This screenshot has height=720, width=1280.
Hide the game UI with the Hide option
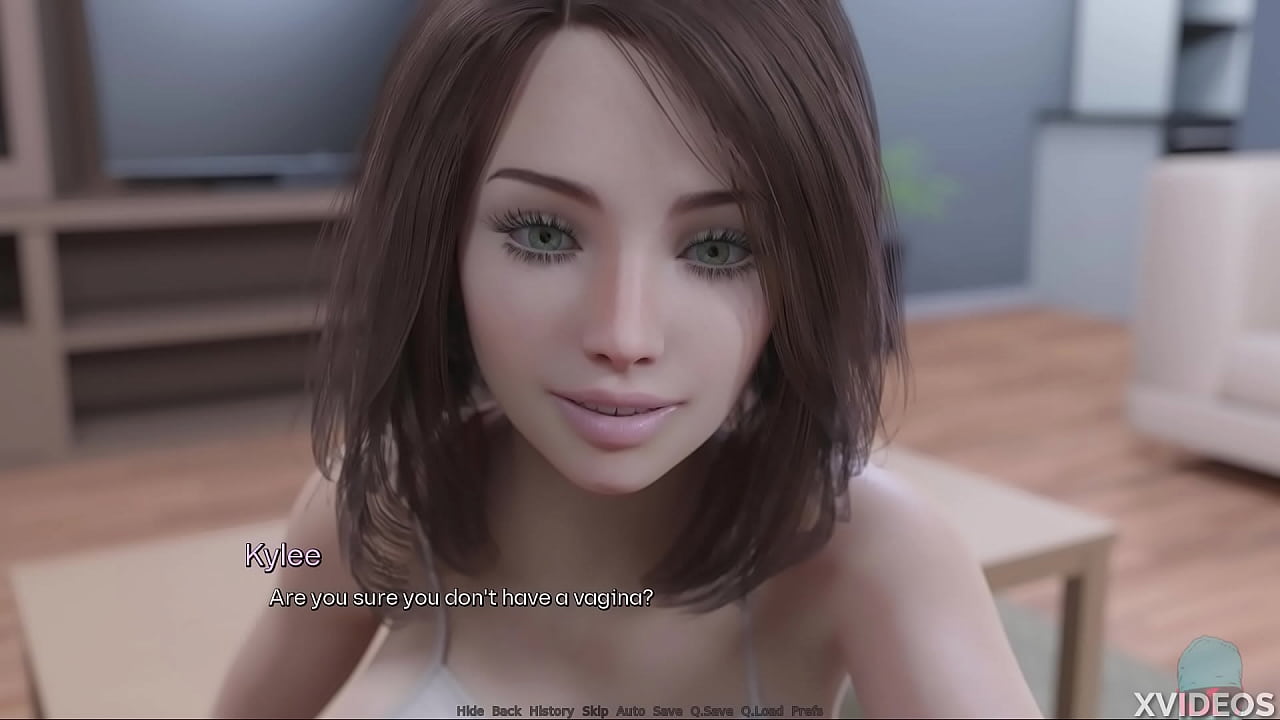click(471, 710)
